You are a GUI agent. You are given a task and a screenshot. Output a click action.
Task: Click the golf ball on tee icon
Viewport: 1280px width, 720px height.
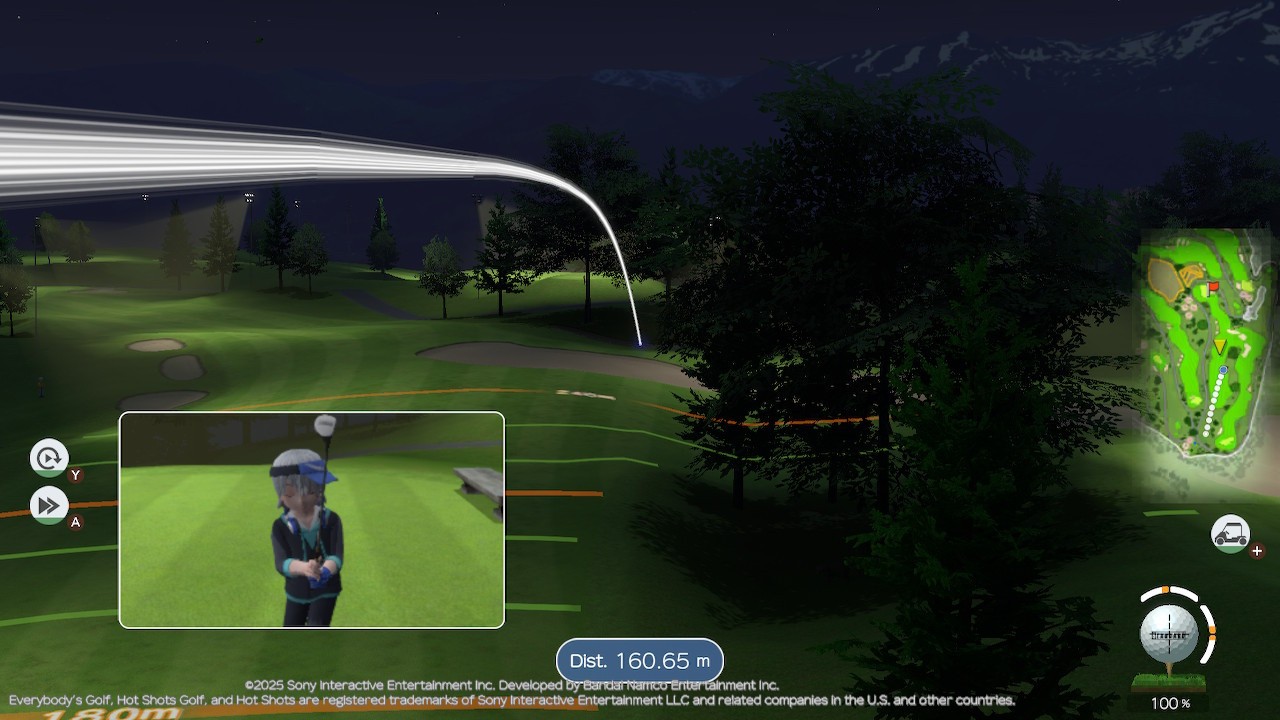click(x=1170, y=636)
